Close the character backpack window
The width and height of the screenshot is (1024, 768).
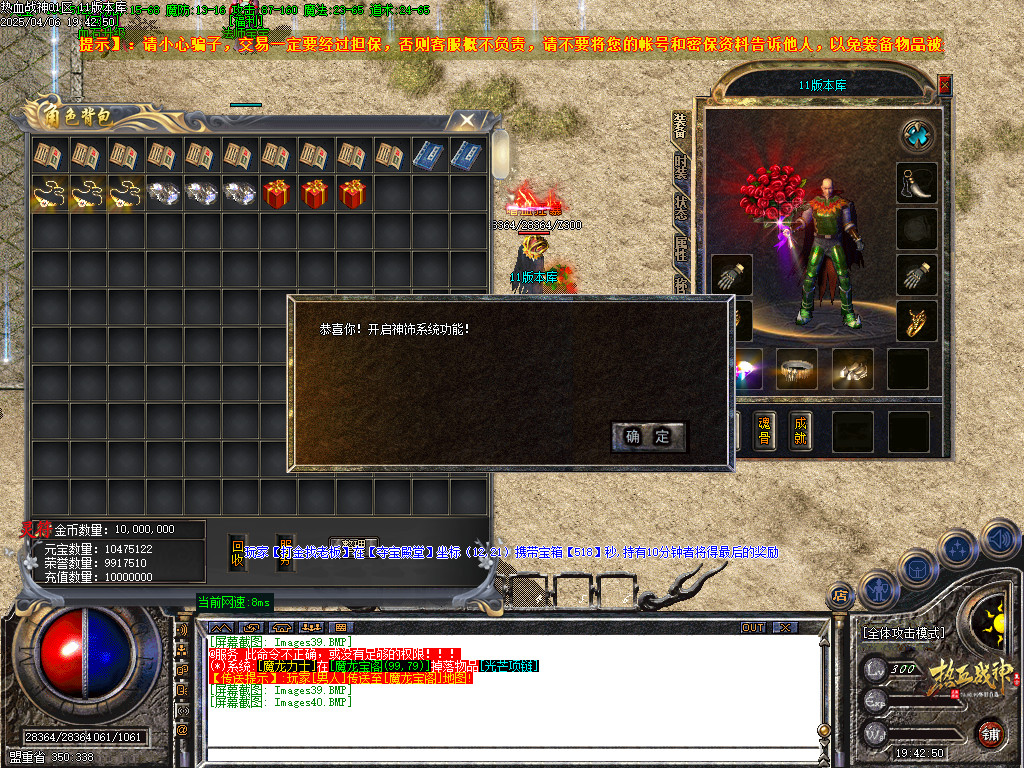point(466,121)
